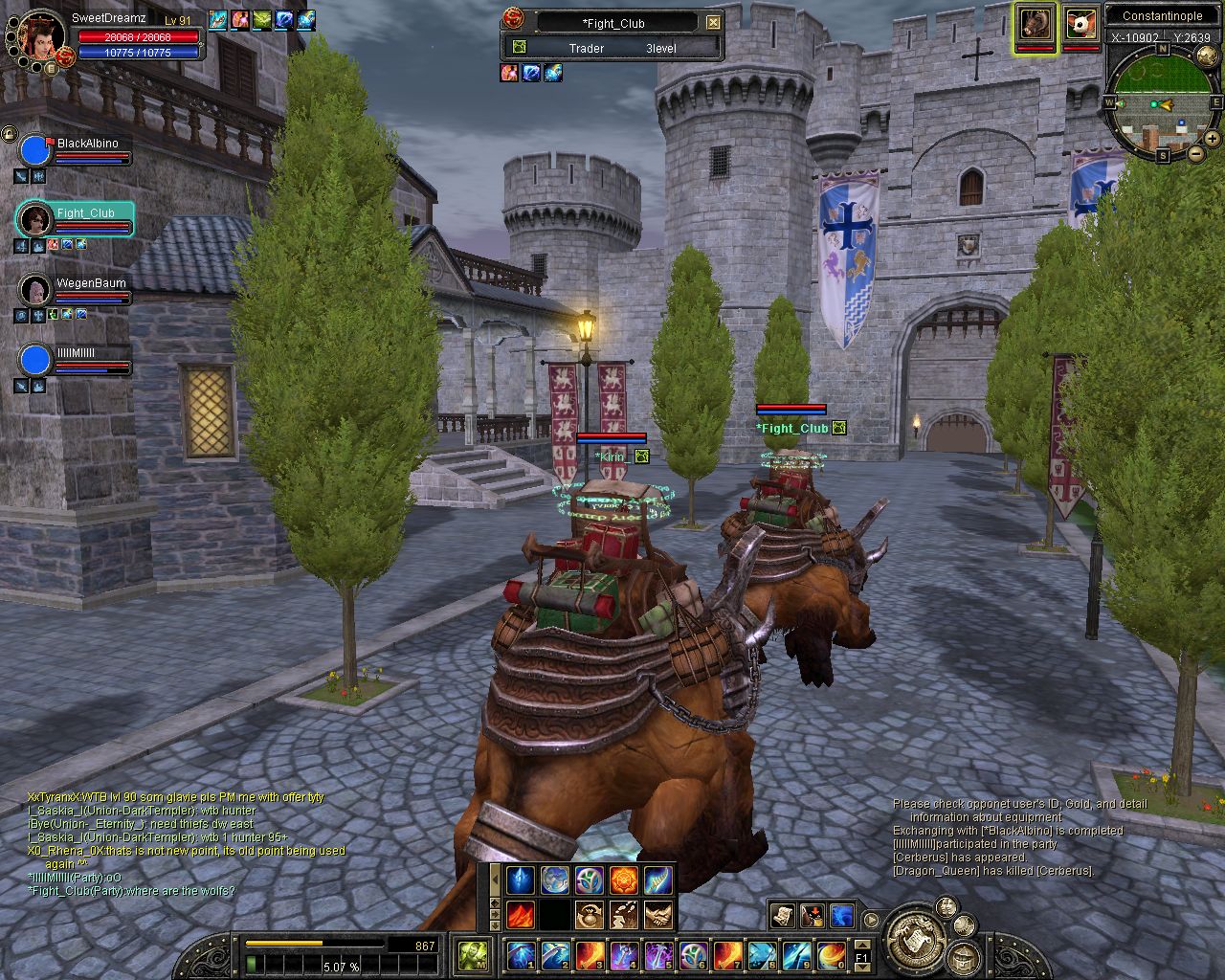This screenshot has height=980, width=1225.
Task: Activate the fire skill in slot 3
Action: pyautogui.click(x=590, y=954)
